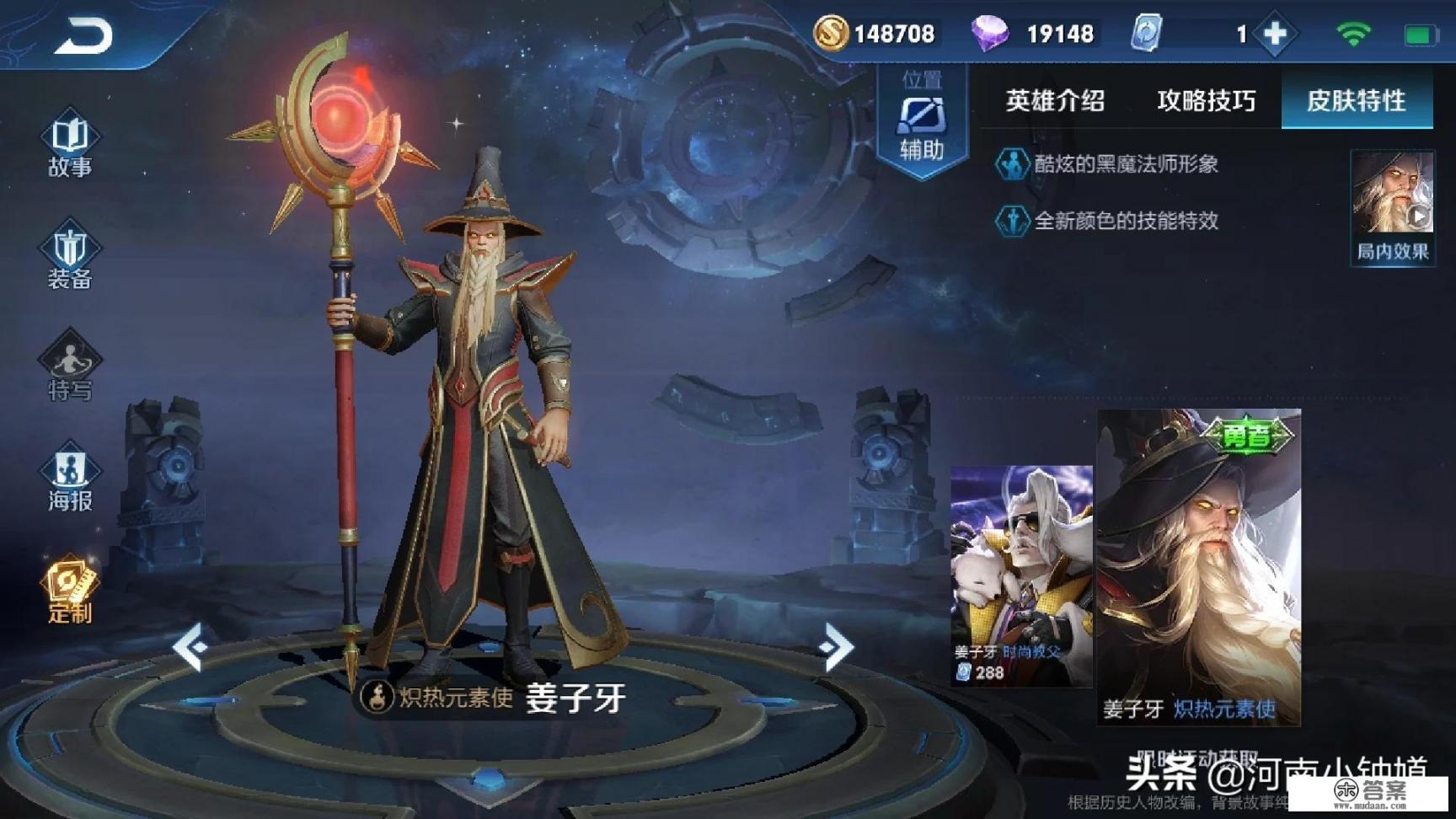Select the 炽热元素使 skin card
Viewport: 1456px width, 819px height.
coord(1198,566)
